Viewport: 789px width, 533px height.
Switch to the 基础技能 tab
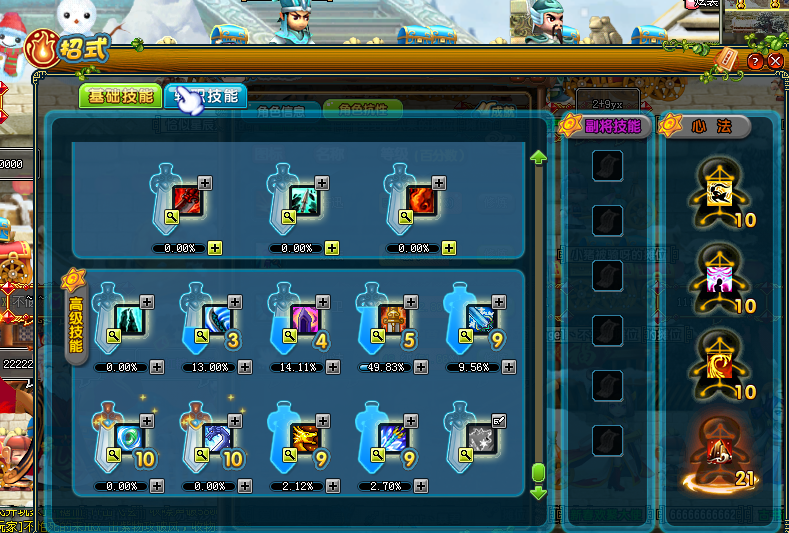pos(121,96)
